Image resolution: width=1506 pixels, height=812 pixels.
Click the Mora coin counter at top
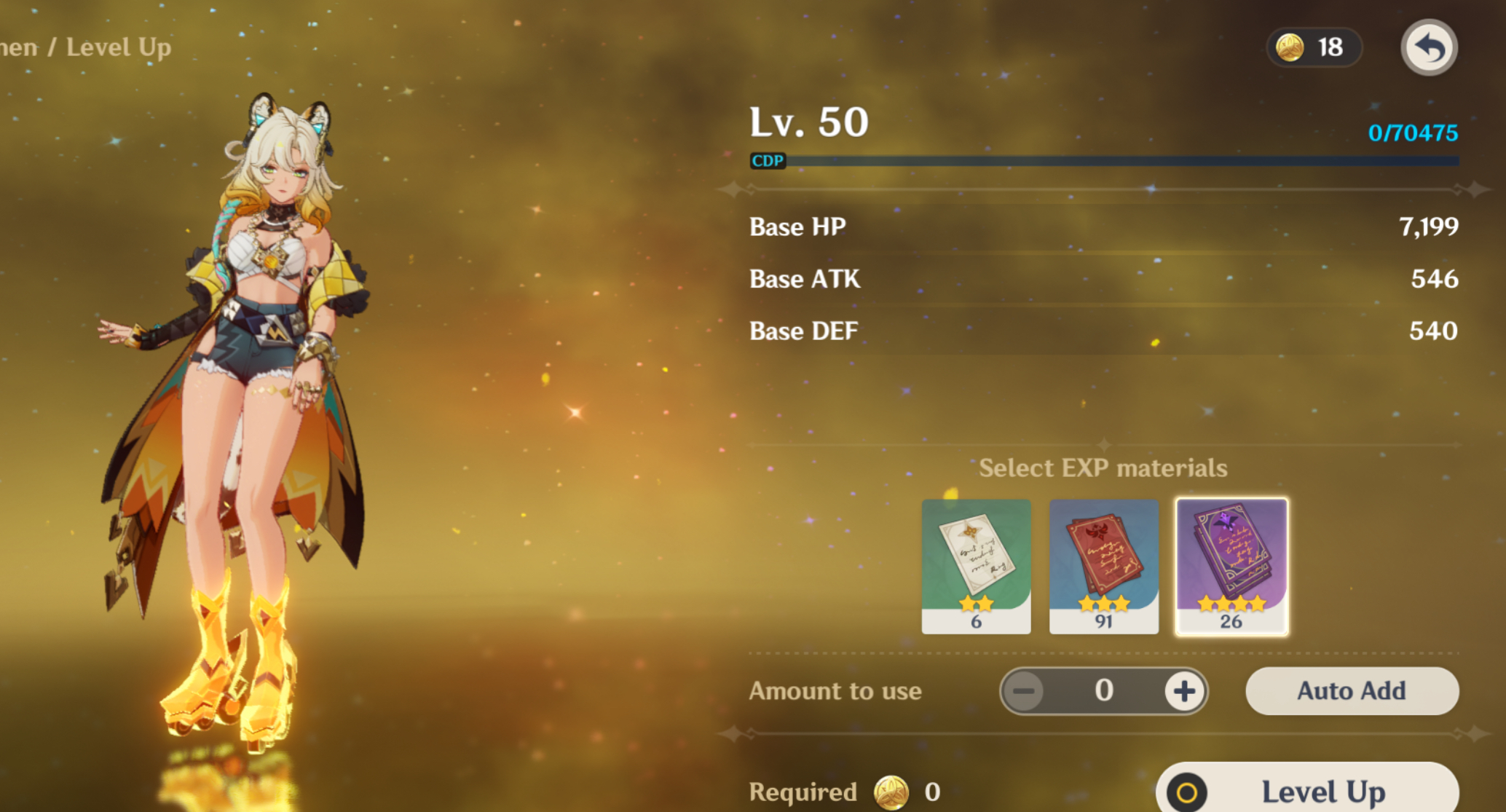1314,47
